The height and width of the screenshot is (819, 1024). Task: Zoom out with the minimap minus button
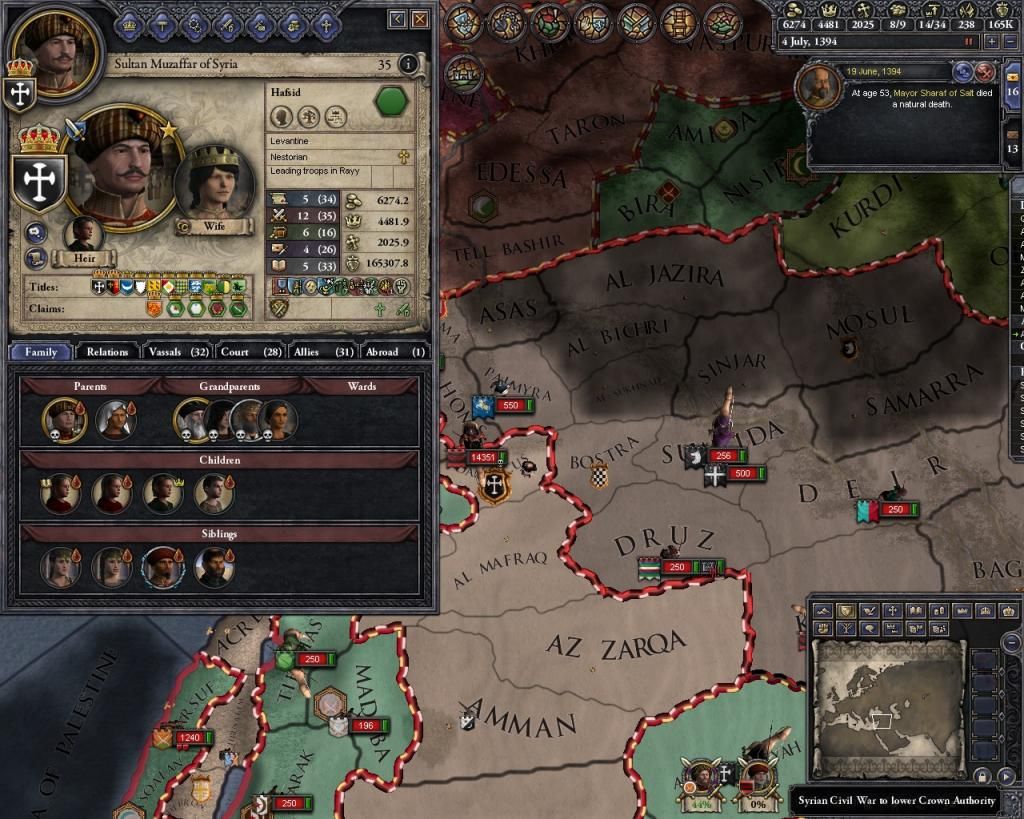click(x=1011, y=643)
